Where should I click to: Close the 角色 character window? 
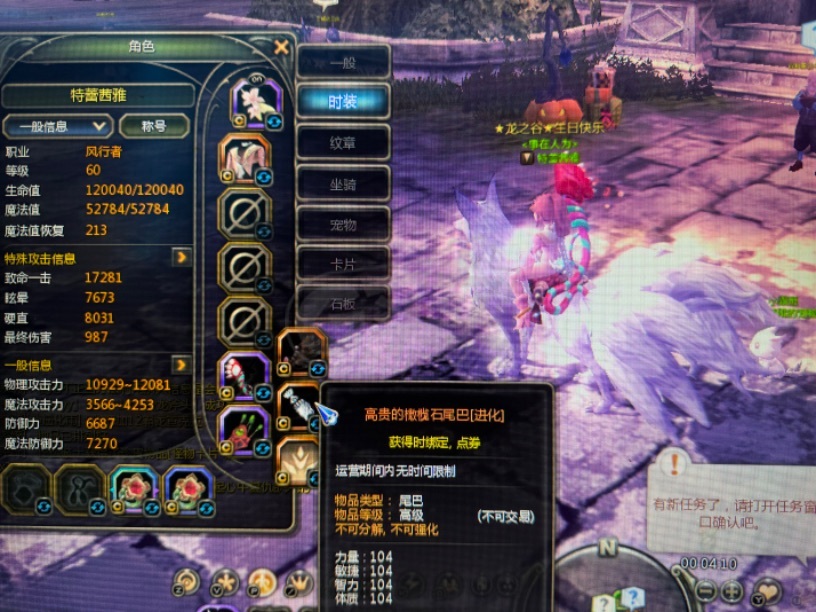tap(281, 47)
